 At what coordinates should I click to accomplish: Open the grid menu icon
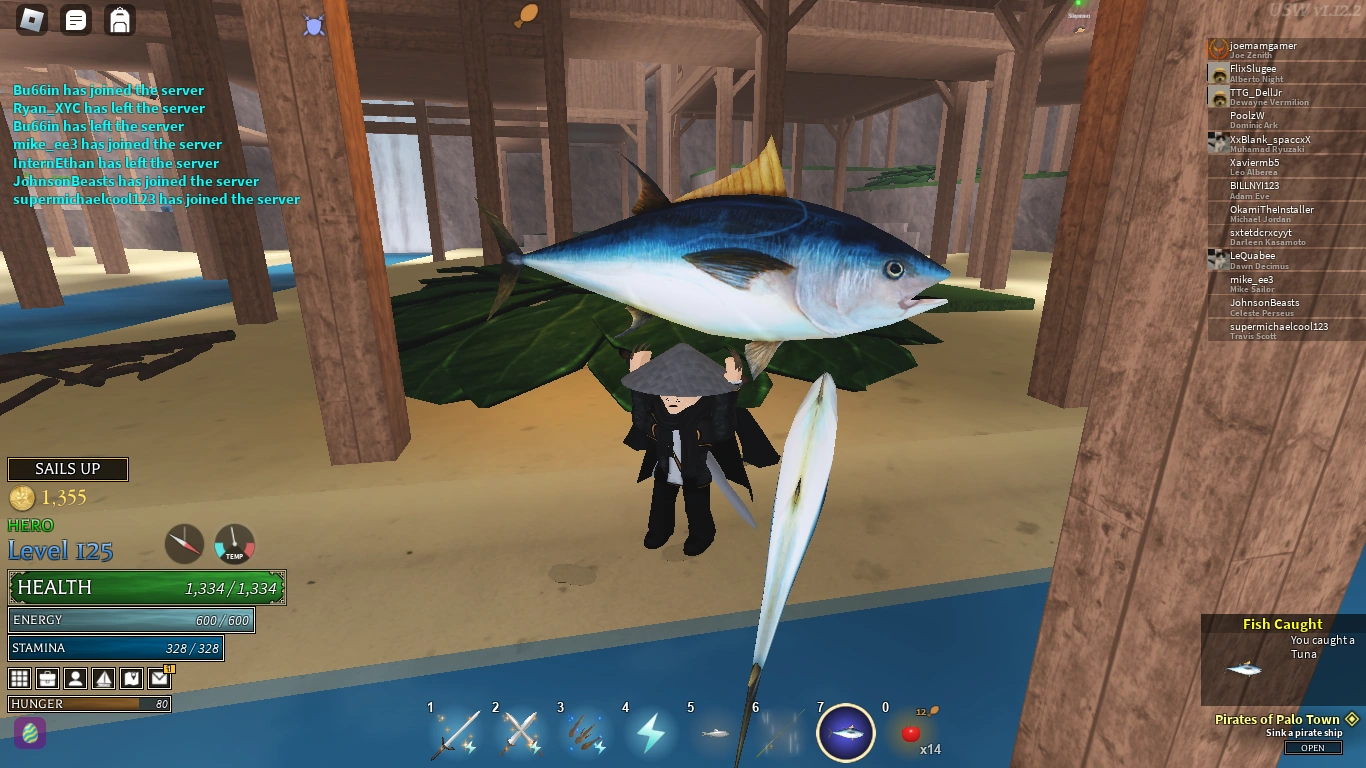tap(19, 678)
